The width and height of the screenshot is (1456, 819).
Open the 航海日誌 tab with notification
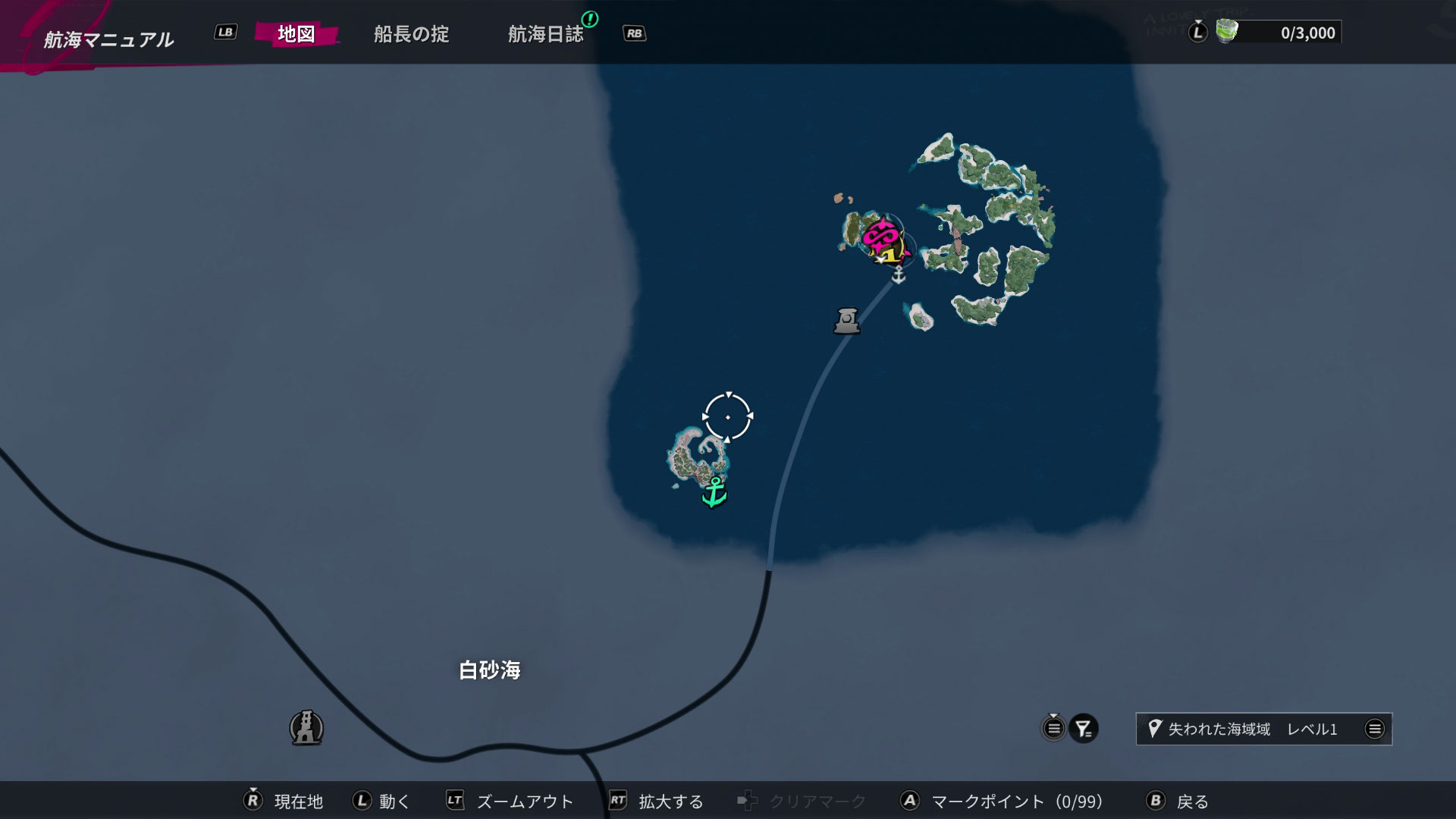click(x=548, y=33)
